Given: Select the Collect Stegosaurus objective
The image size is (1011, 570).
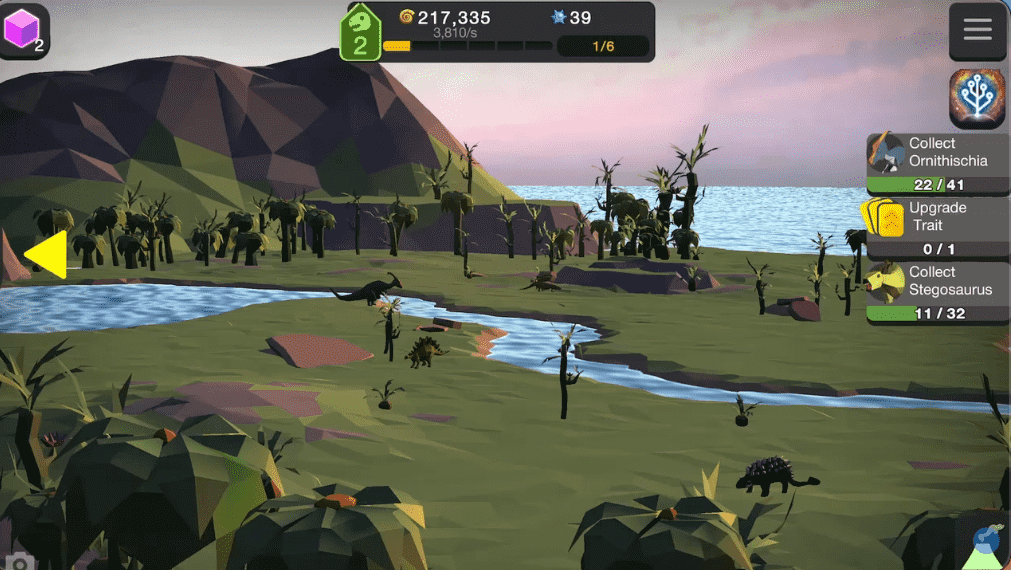Looking at the screenshot, I should tap(937, 291).
